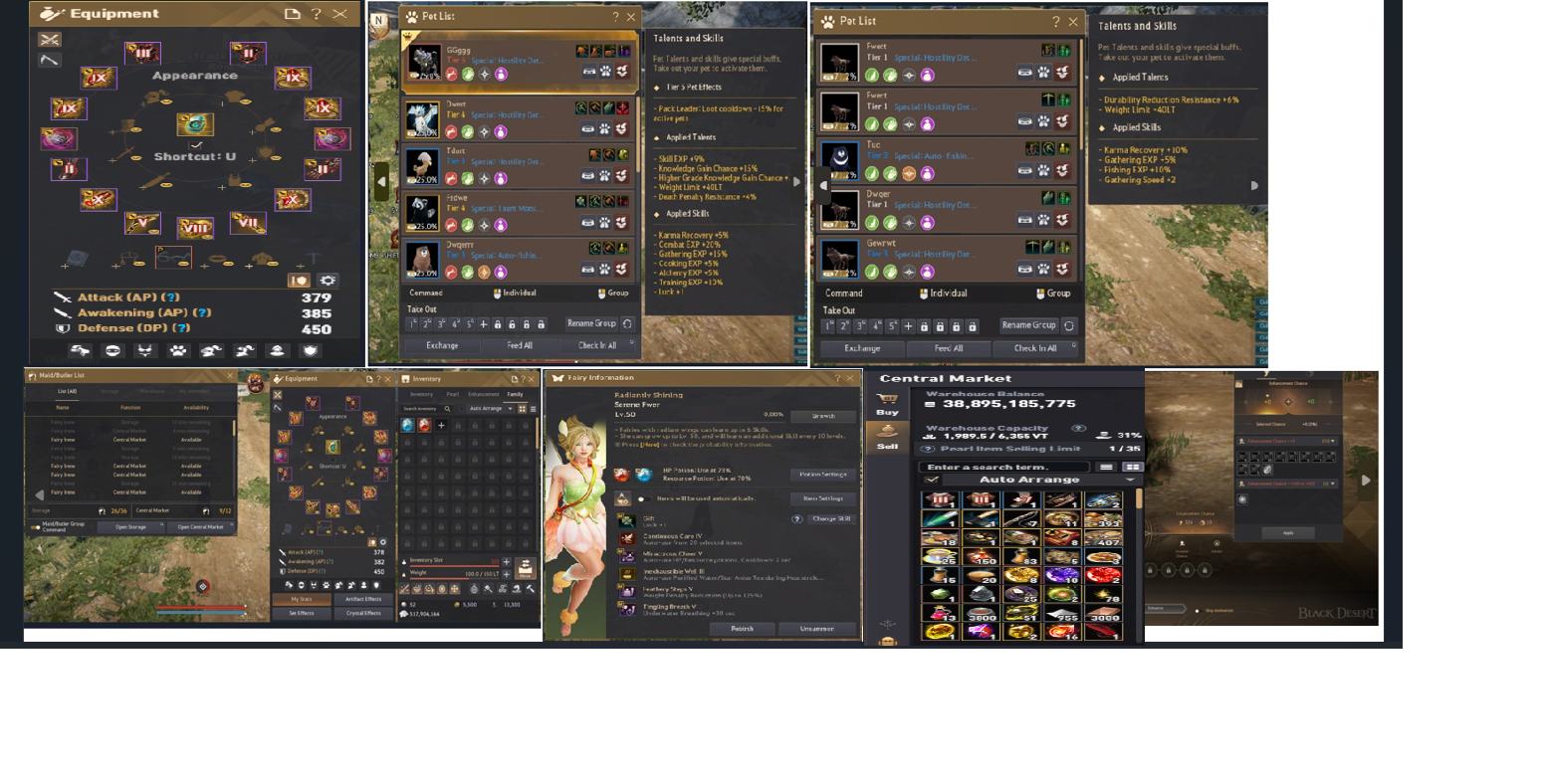Viewport: 1545px width, 784px height.
Task: Toggle the fairy's automatic item use switch
Action: click(x=646, y=498)
